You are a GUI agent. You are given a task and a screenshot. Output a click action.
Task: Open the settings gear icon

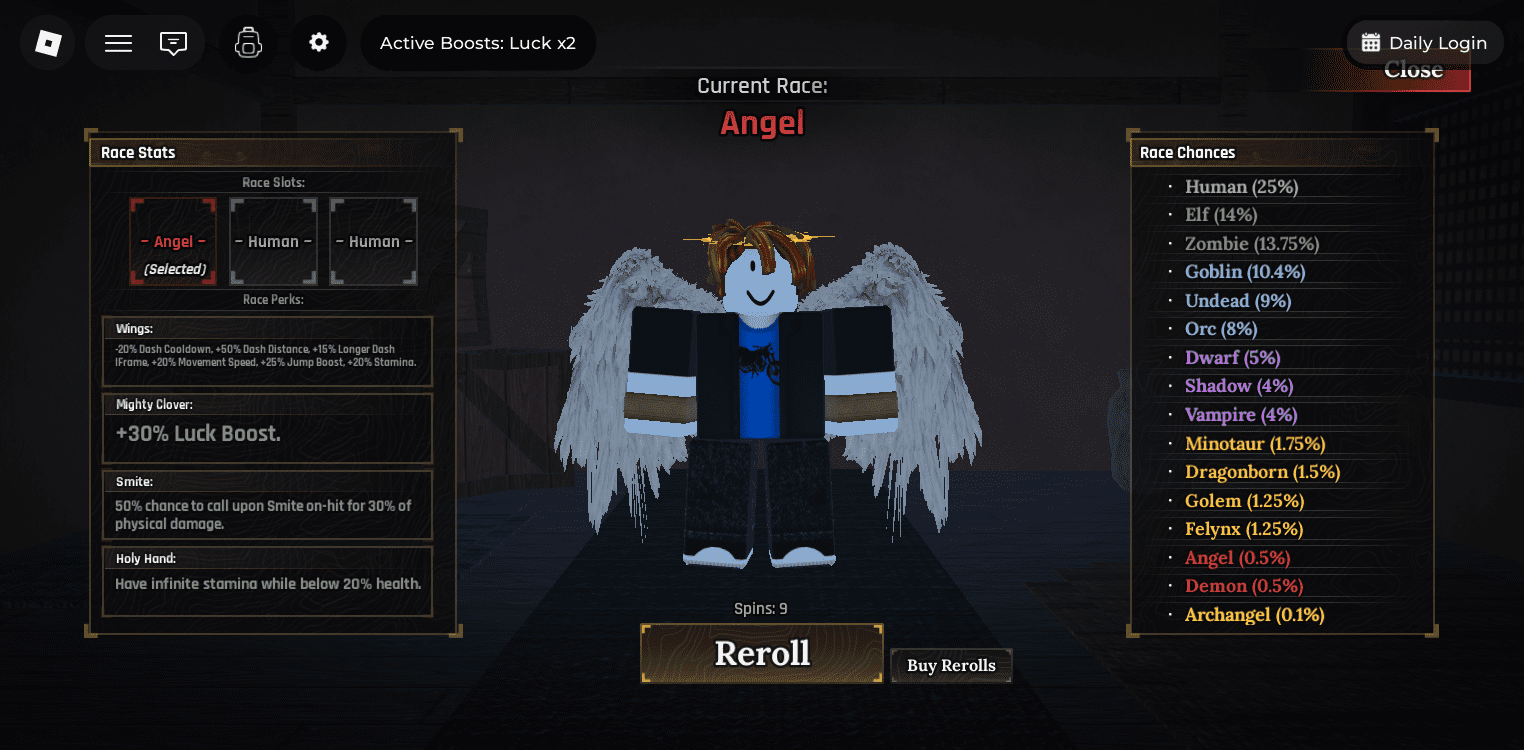(x=318, y=42)
